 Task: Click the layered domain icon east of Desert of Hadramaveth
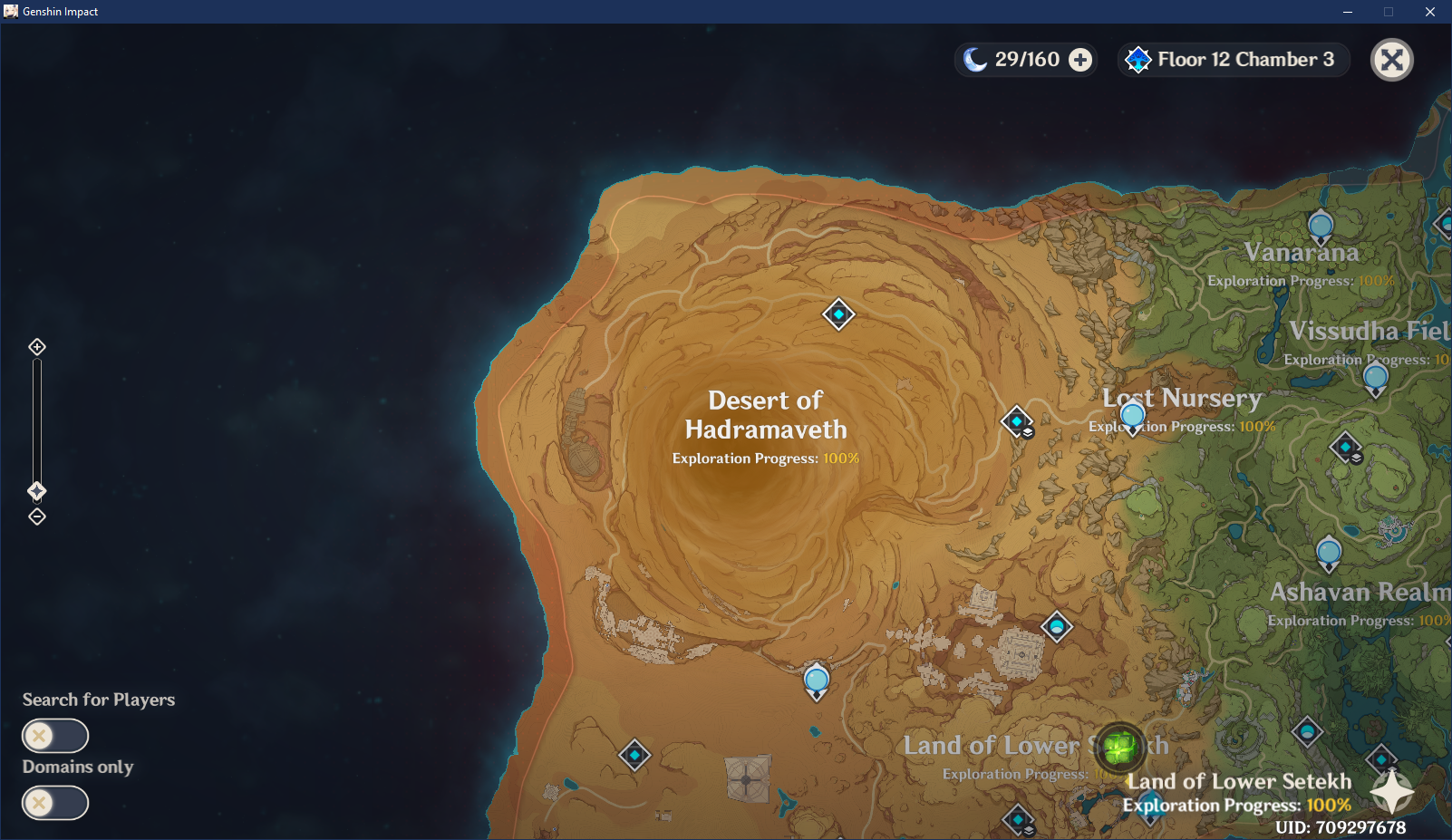coord(1017,420)
